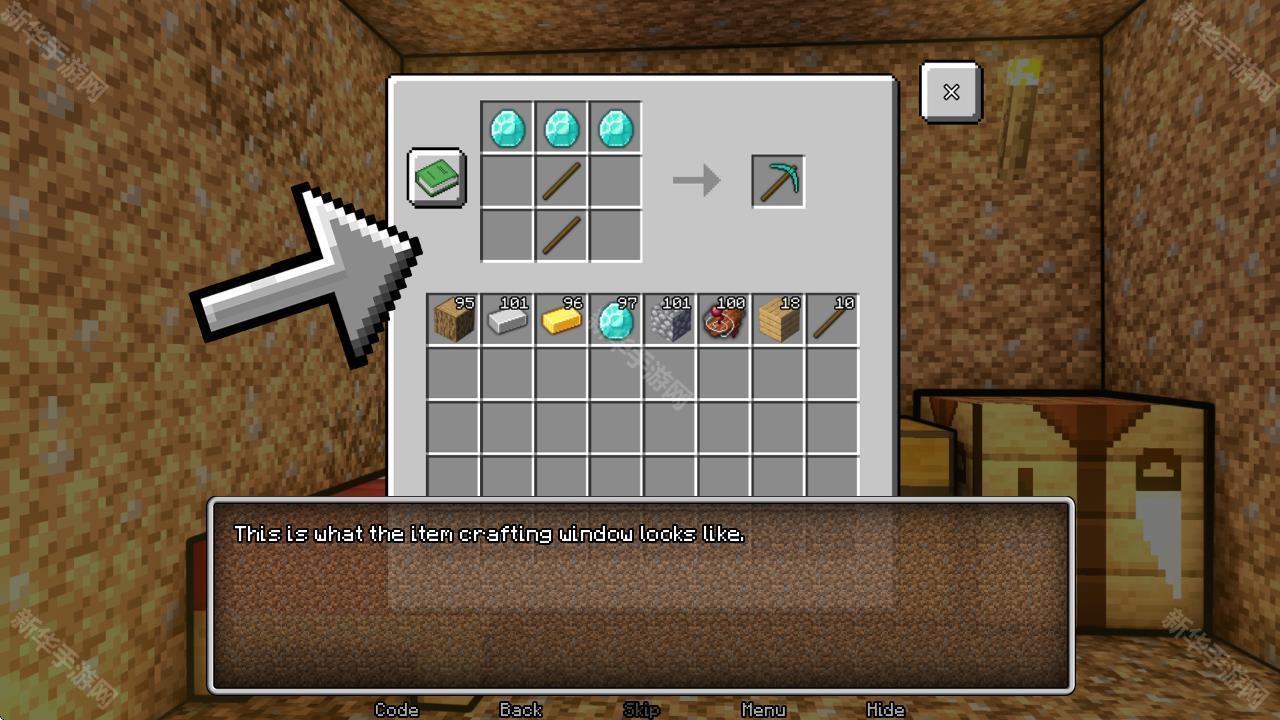The image size is (1280, 720).
Task: Pick up the iron ingot stack
Action: coord(506,319)
